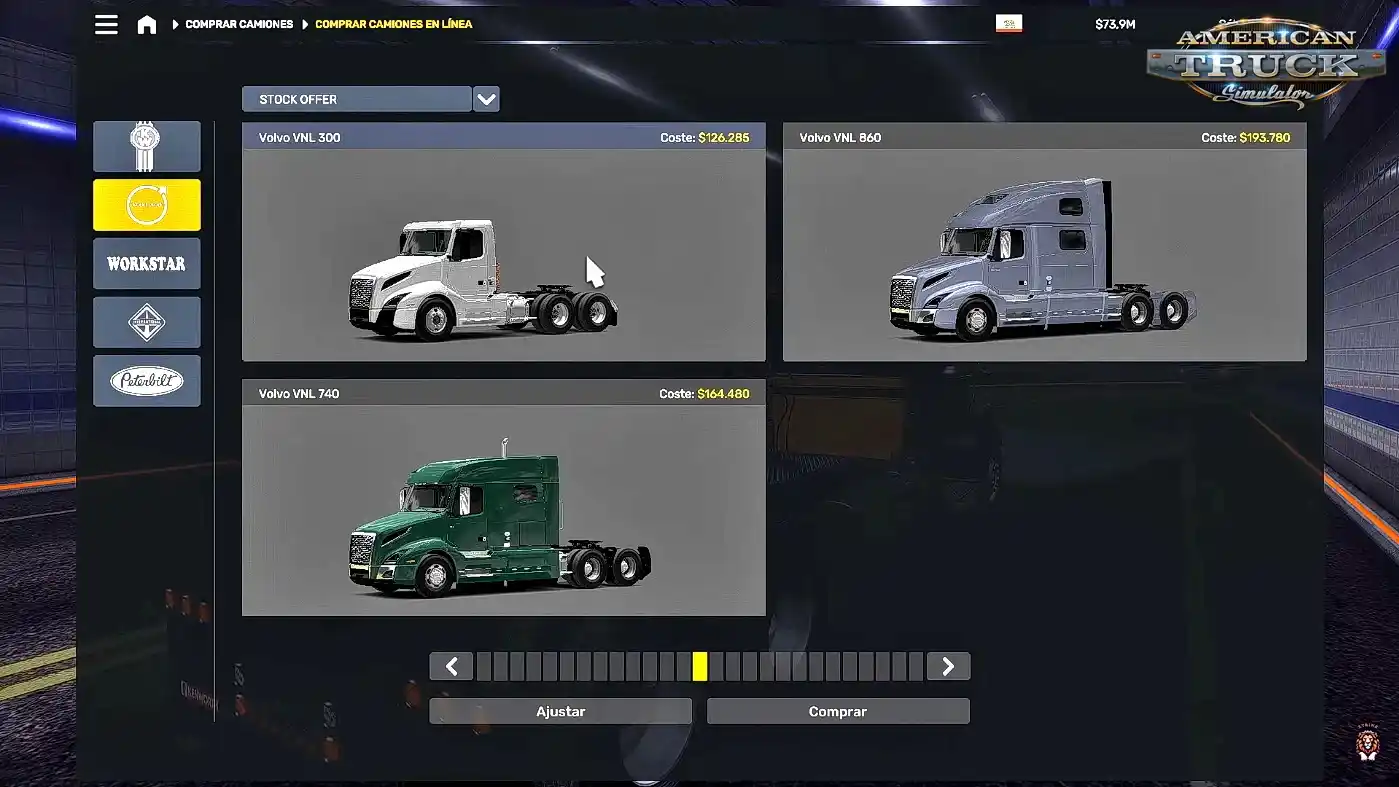Go to the home screen icon
This screenshot has height=787, width=1399.
pos(147,24)
